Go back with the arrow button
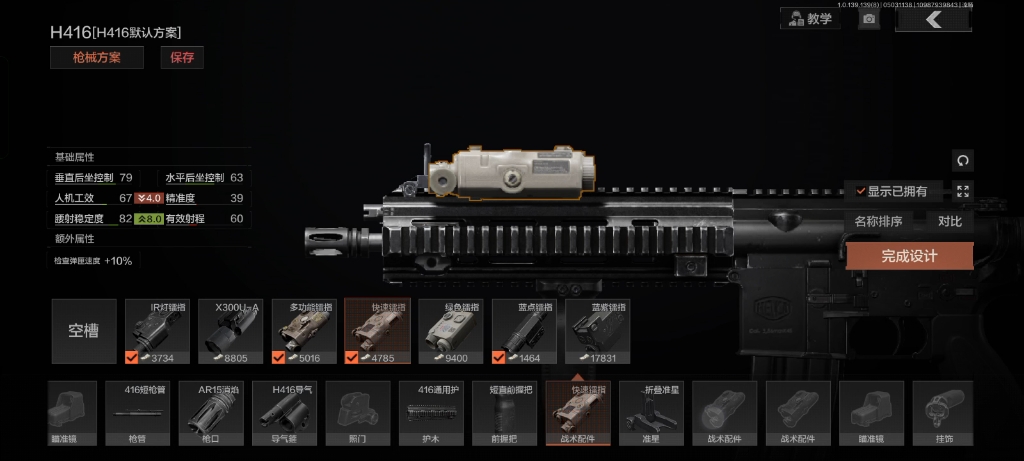Screen dimensions: 1024x461 coord(933,19)
